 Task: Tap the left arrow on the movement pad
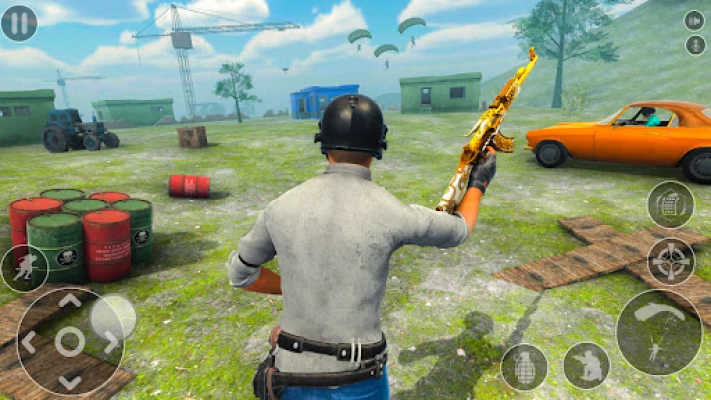pos(30,341)
